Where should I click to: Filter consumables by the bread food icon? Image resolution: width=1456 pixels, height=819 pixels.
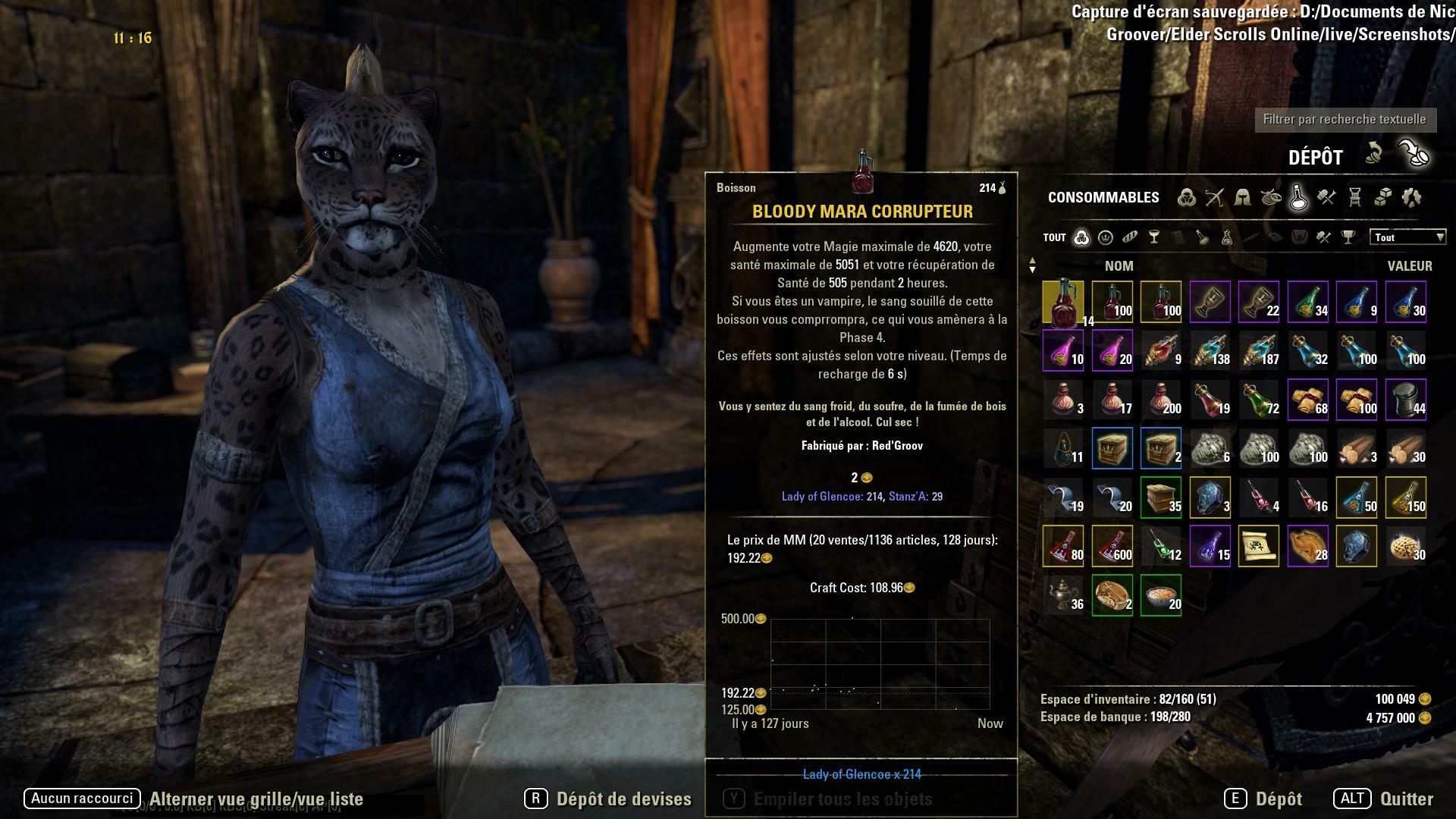pyautogui.click(x=1130, y=237)
